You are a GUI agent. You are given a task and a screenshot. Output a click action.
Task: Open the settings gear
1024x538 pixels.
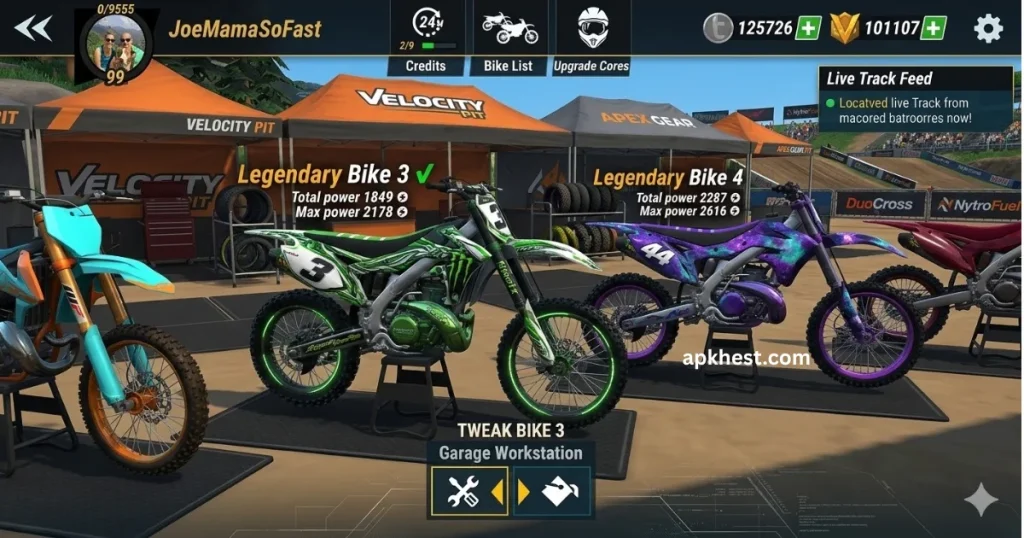tap(988, 28)
